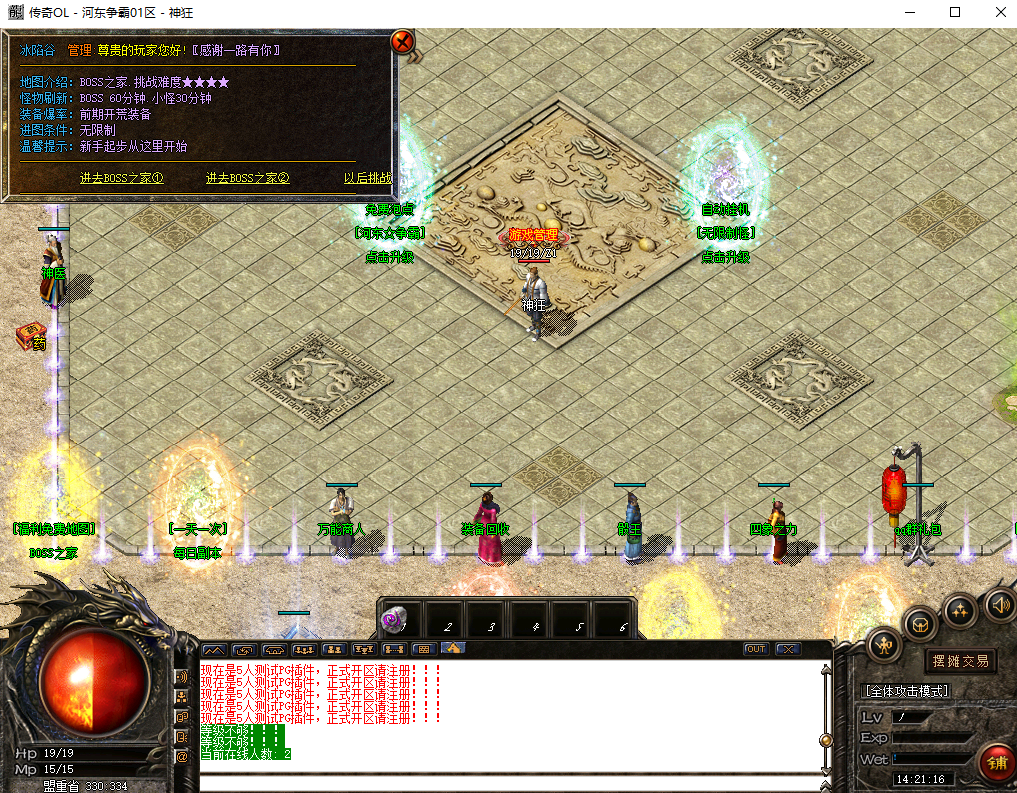
Task: Choose 进去BOSS之家② dialogue option
Action: (247, 178)
